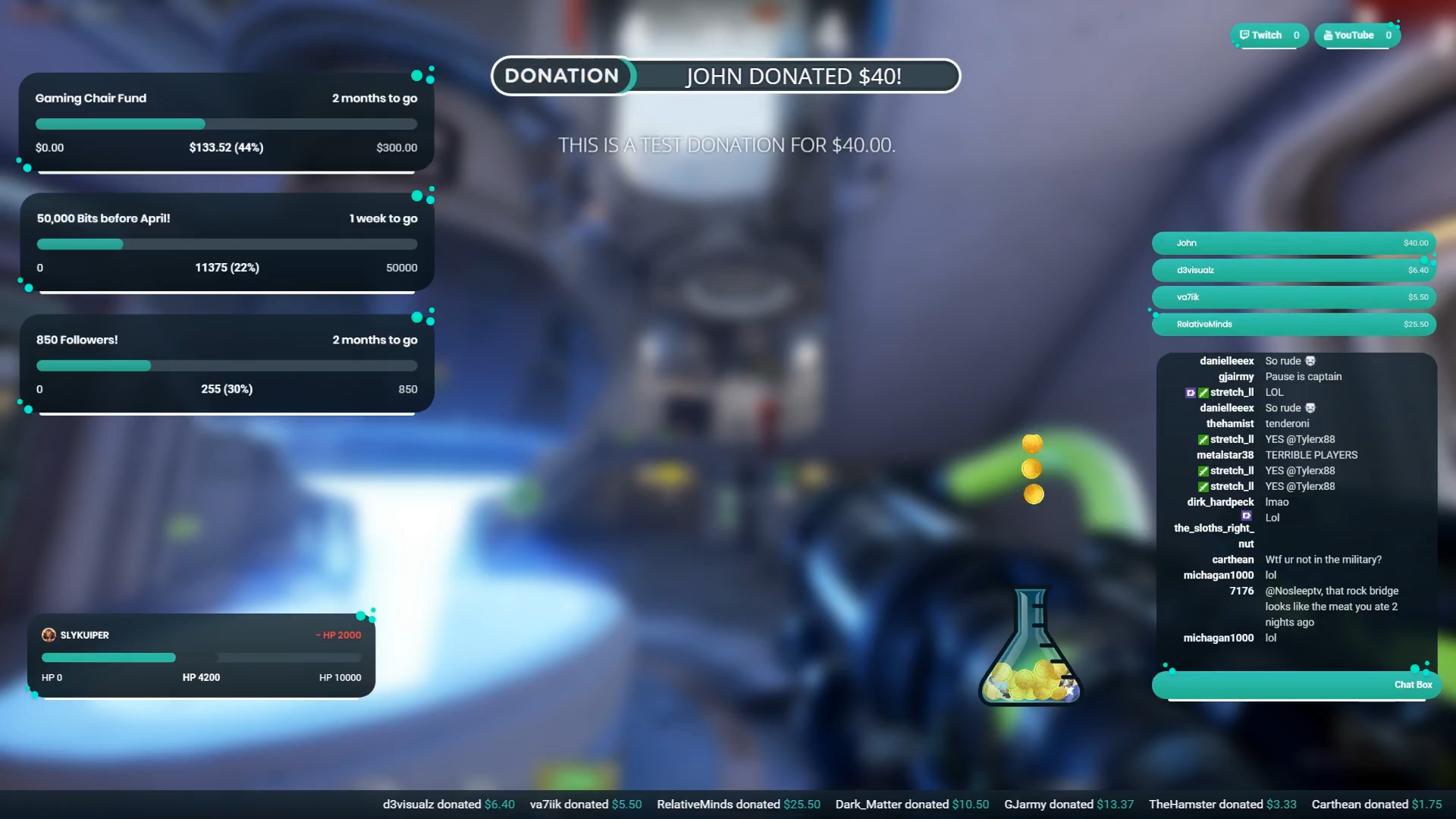Click the SLYKUIPER avatar icon
This screenshot has width=1456, height=819.
50,635
